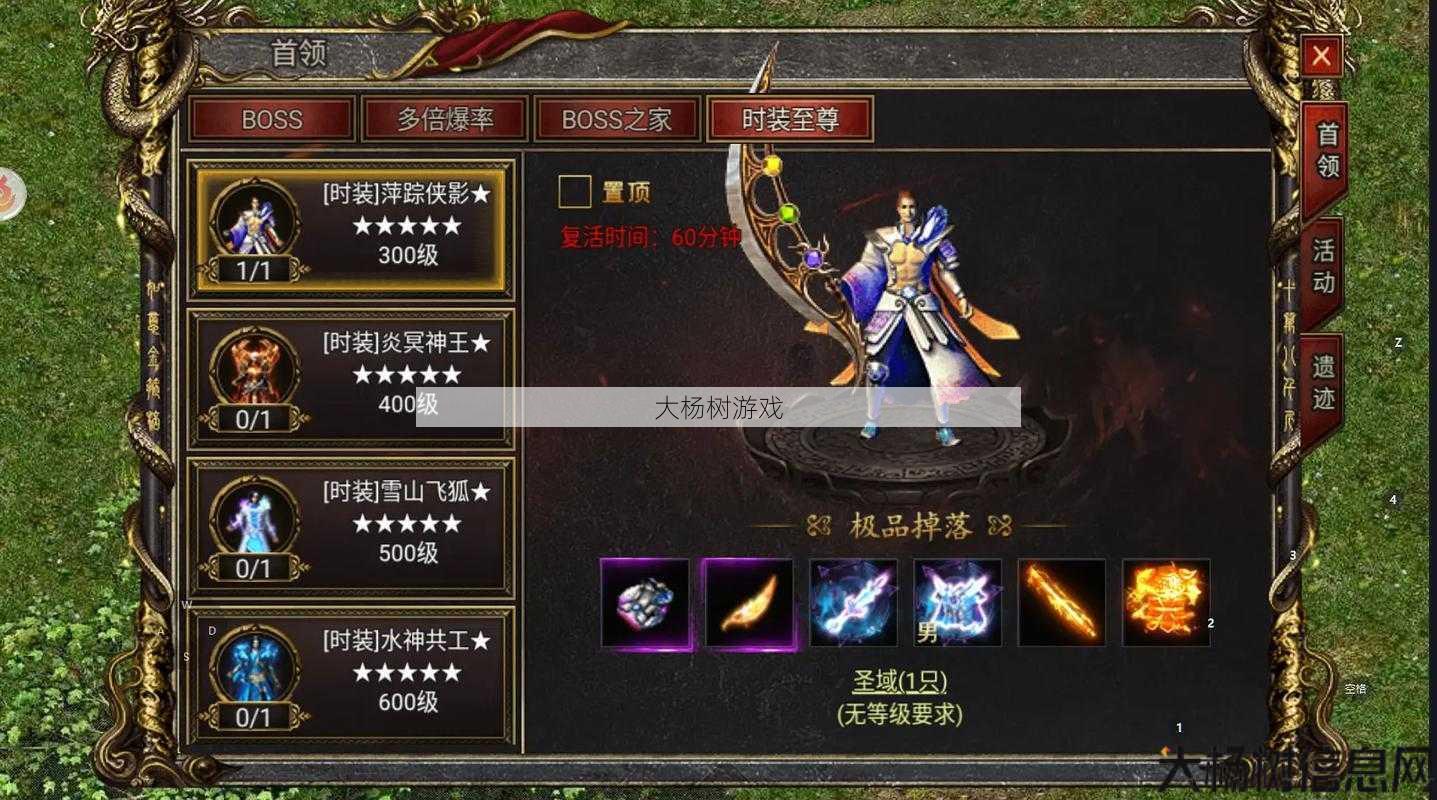Click the 男 armor drop icon

958,604
